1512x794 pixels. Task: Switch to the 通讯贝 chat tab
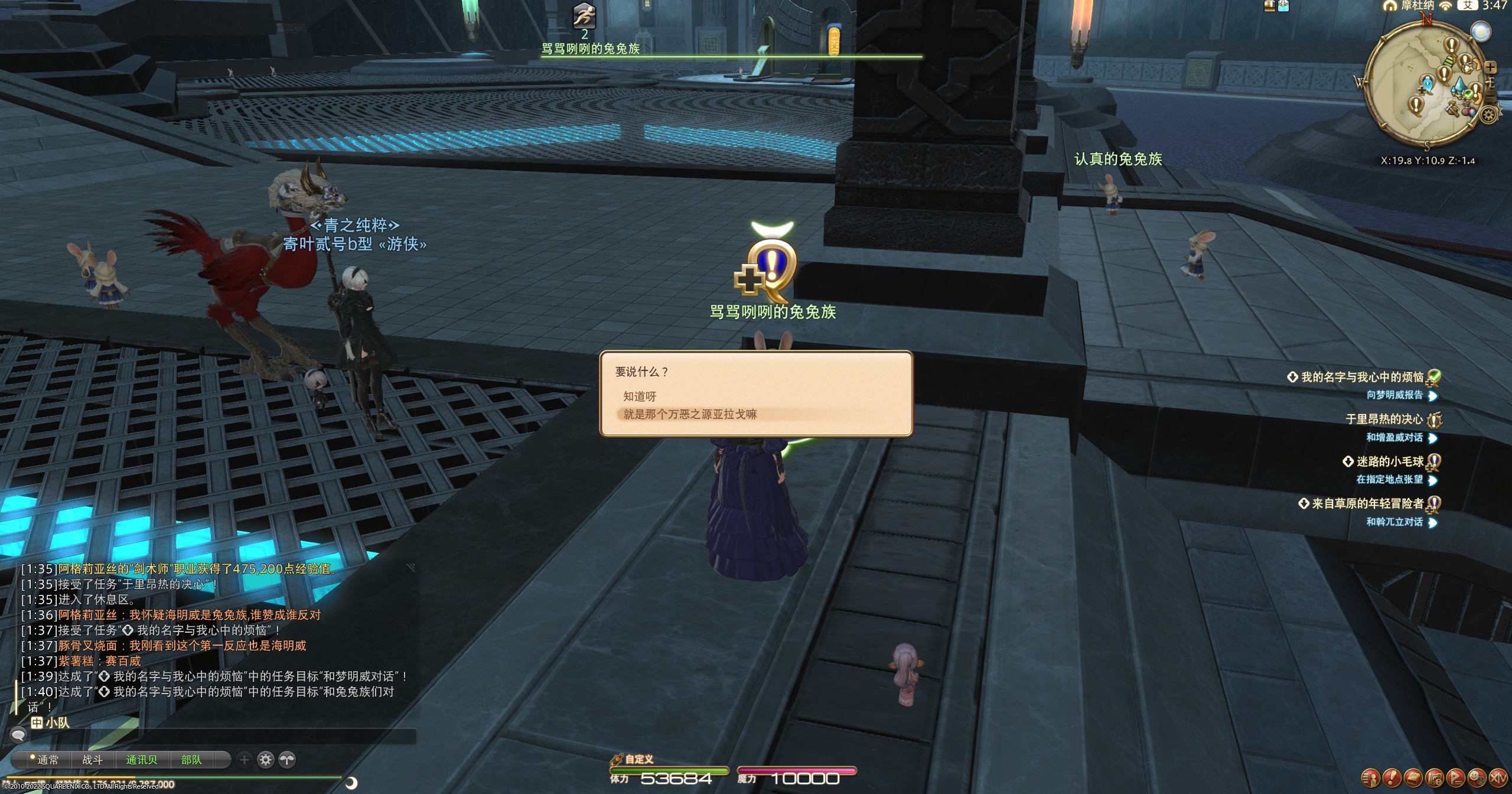point(142,760)
